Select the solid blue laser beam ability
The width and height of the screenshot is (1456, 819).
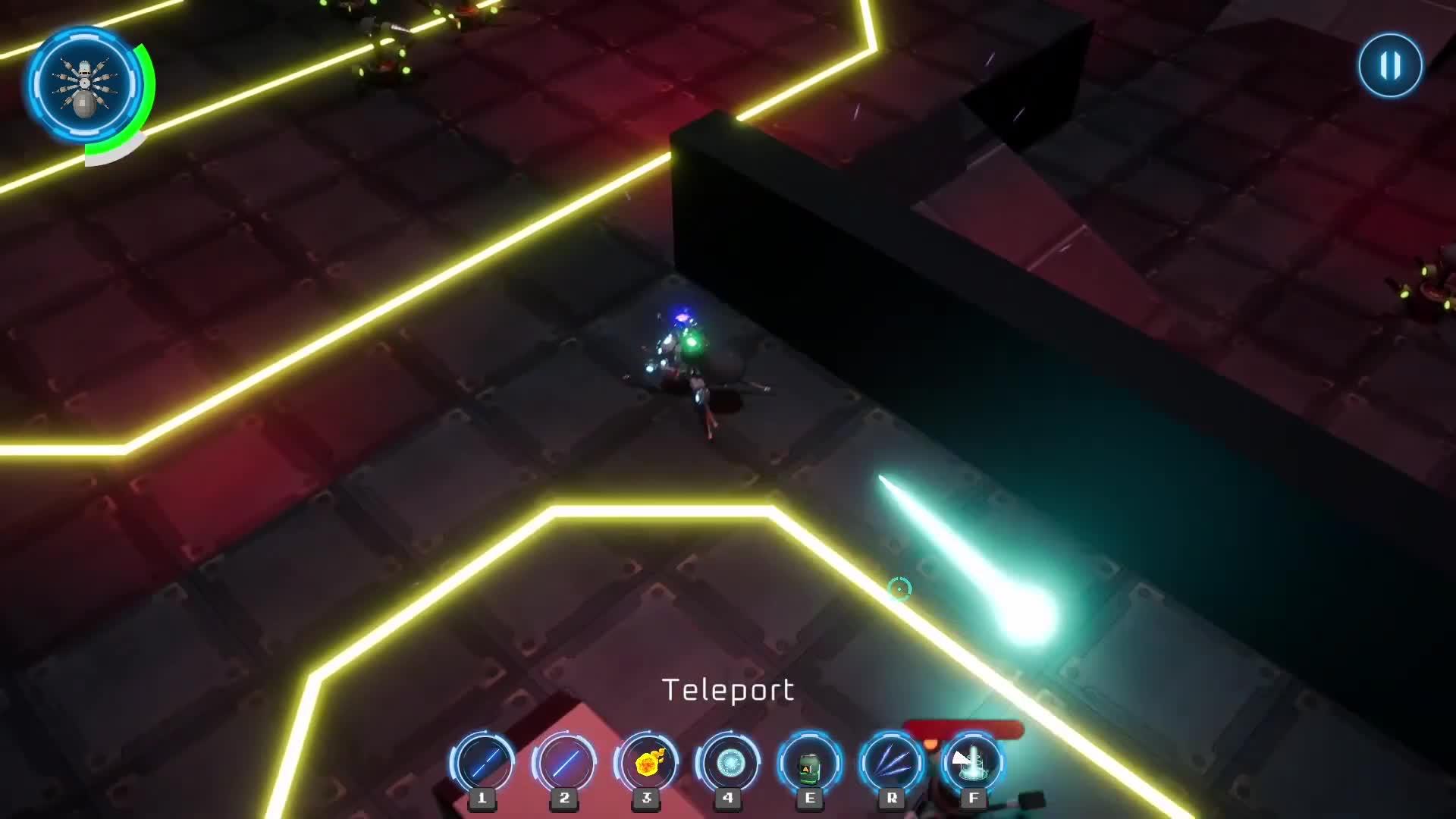[x=564, y=763]
